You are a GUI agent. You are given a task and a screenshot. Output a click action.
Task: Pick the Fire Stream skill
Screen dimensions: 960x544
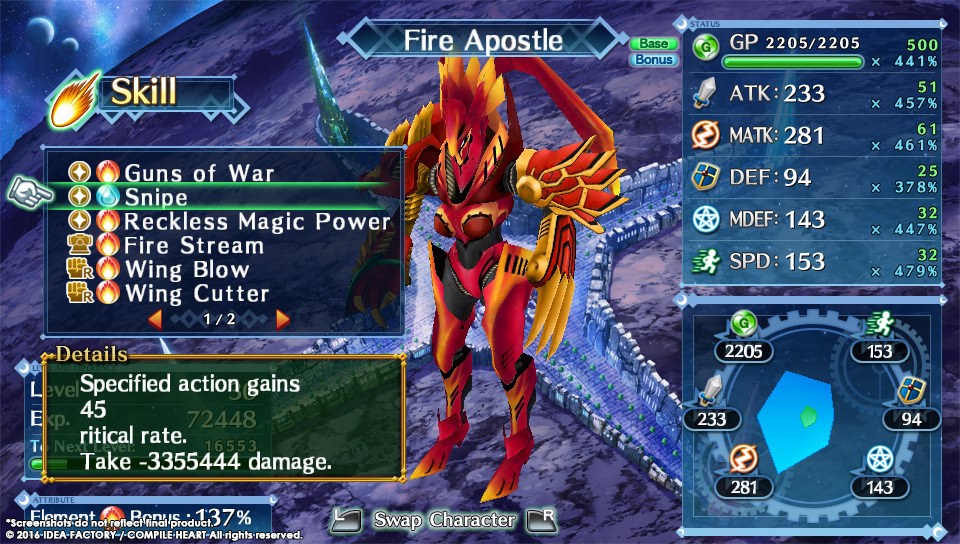pos(194,246)
